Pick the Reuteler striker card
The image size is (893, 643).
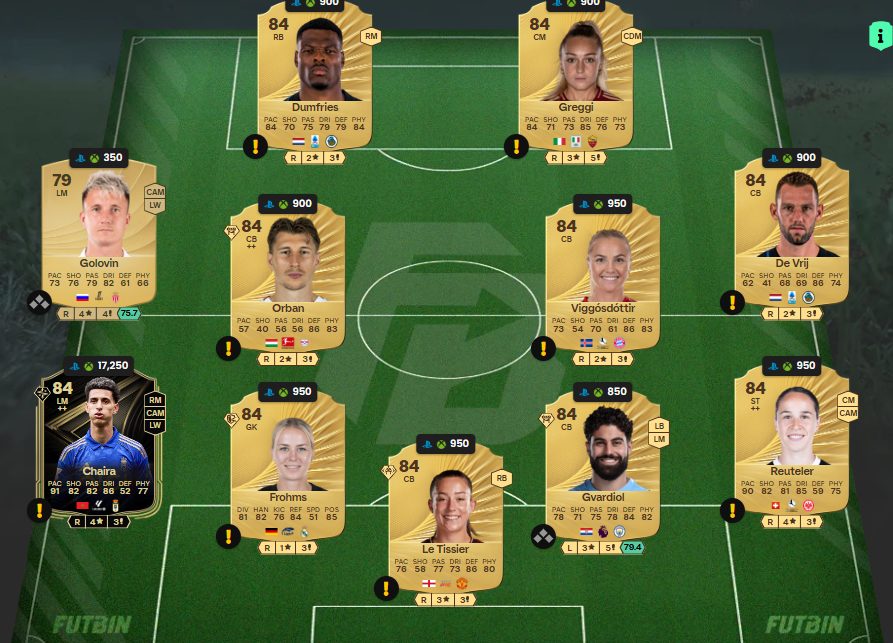pyautogui.click(x=791, y=440)
